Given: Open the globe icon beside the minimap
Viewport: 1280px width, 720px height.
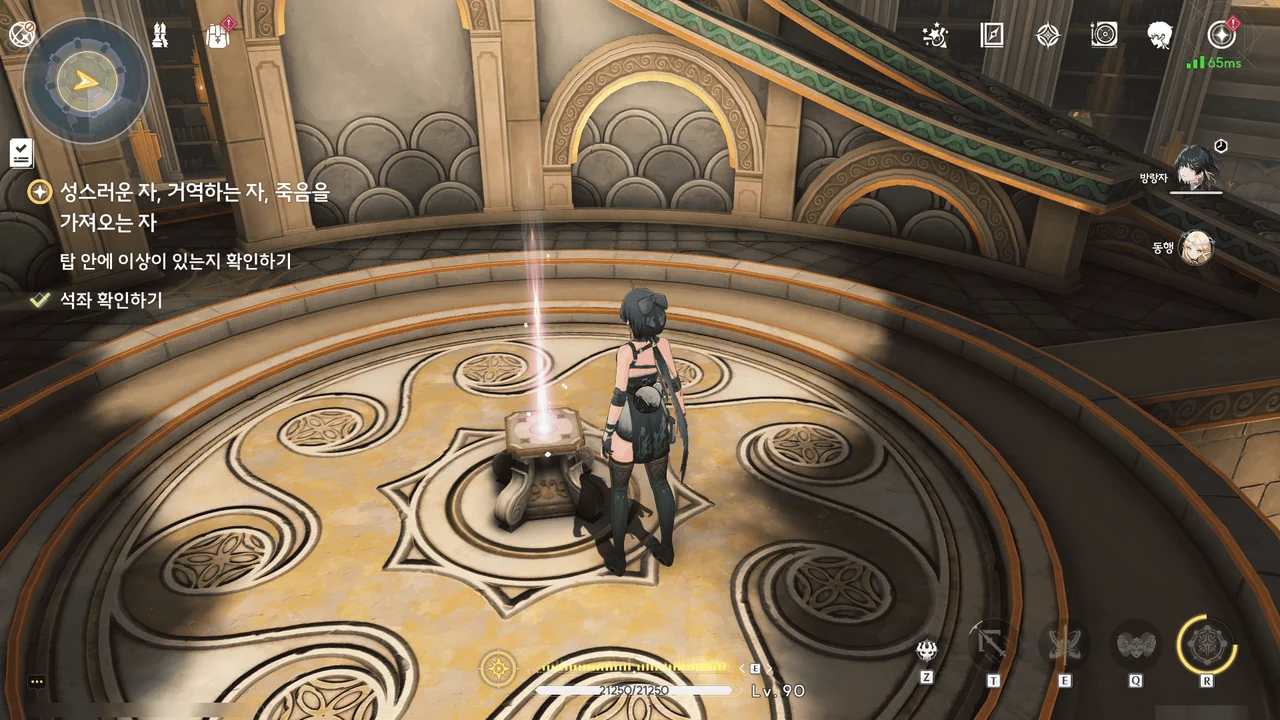Looking at the screenshot, I should (x=22, y=35).
